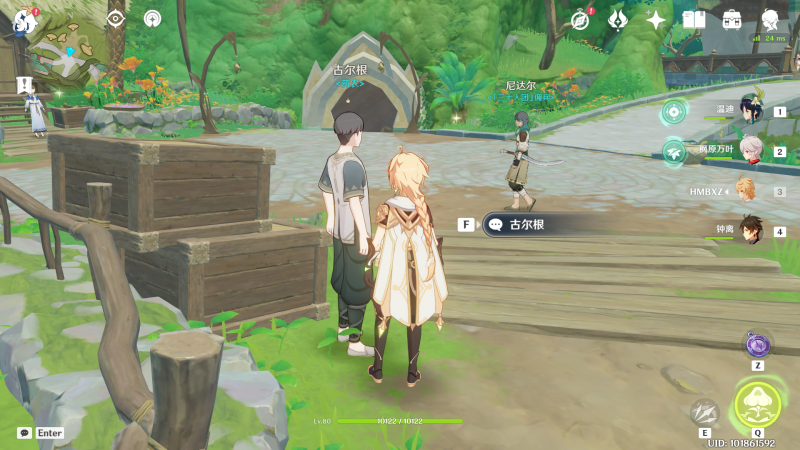
Task: Open the Paimon menu
Action: 26,20
